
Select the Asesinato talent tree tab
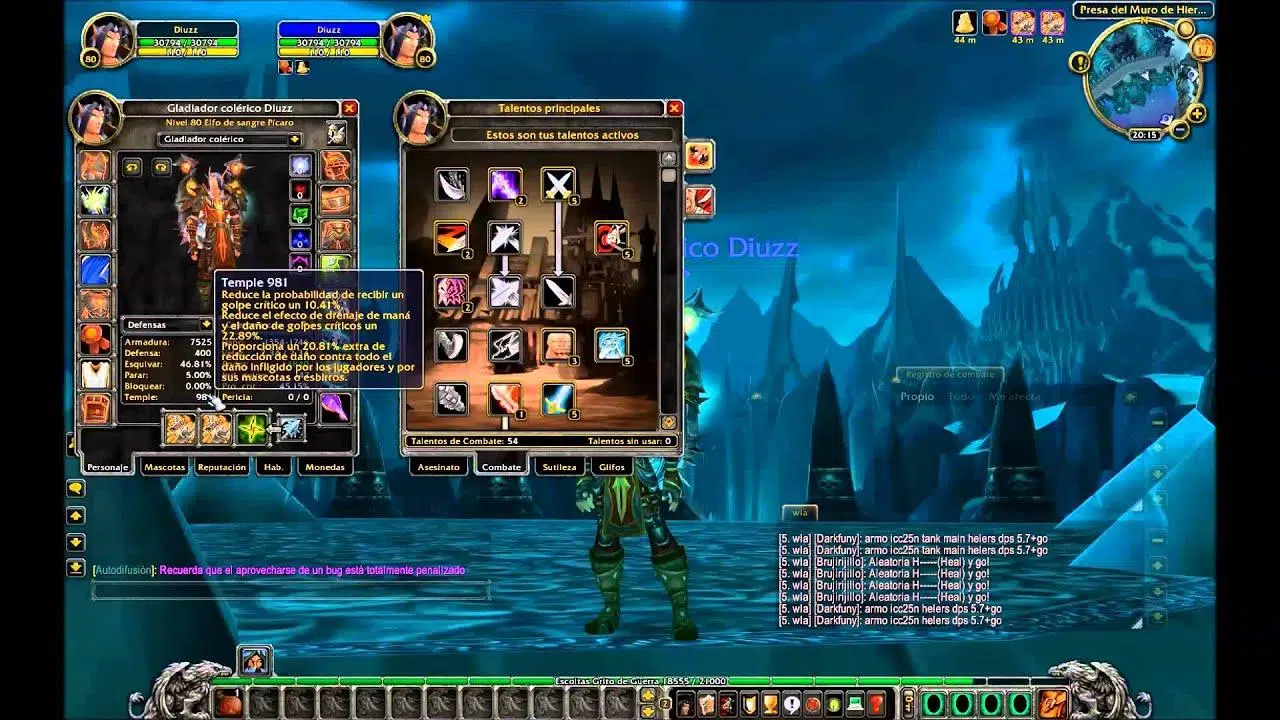[x=439, y=467]
